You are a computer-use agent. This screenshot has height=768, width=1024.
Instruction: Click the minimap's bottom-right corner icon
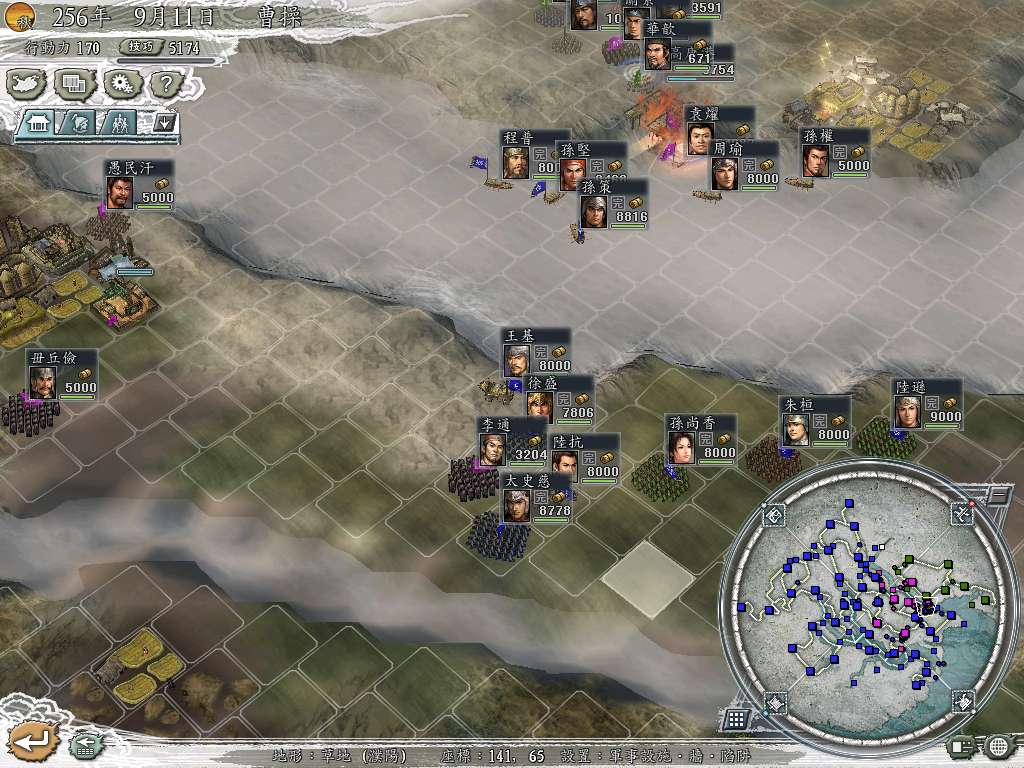click(x=961, y=700)
